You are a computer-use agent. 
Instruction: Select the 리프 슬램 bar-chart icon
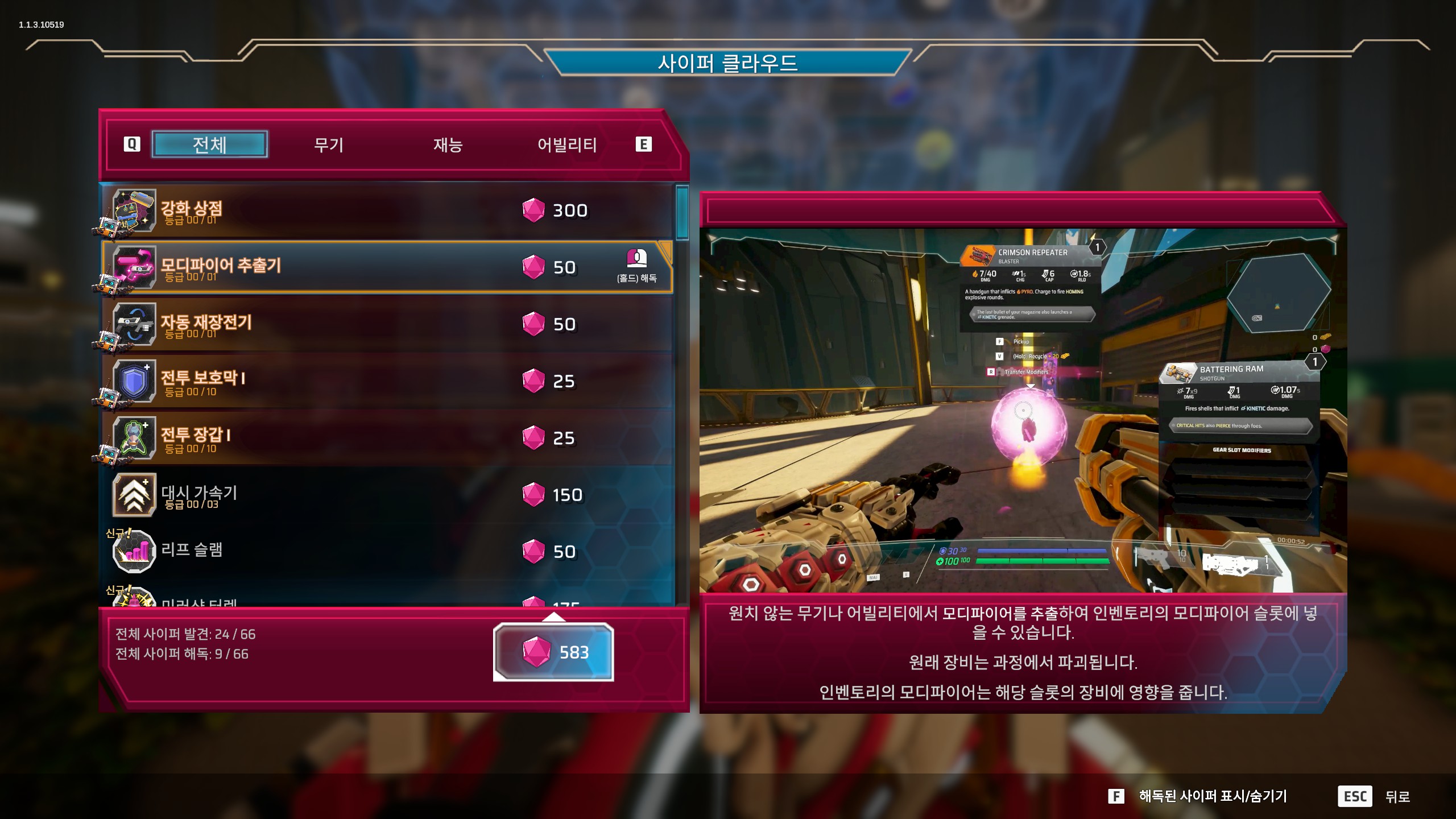135,552
